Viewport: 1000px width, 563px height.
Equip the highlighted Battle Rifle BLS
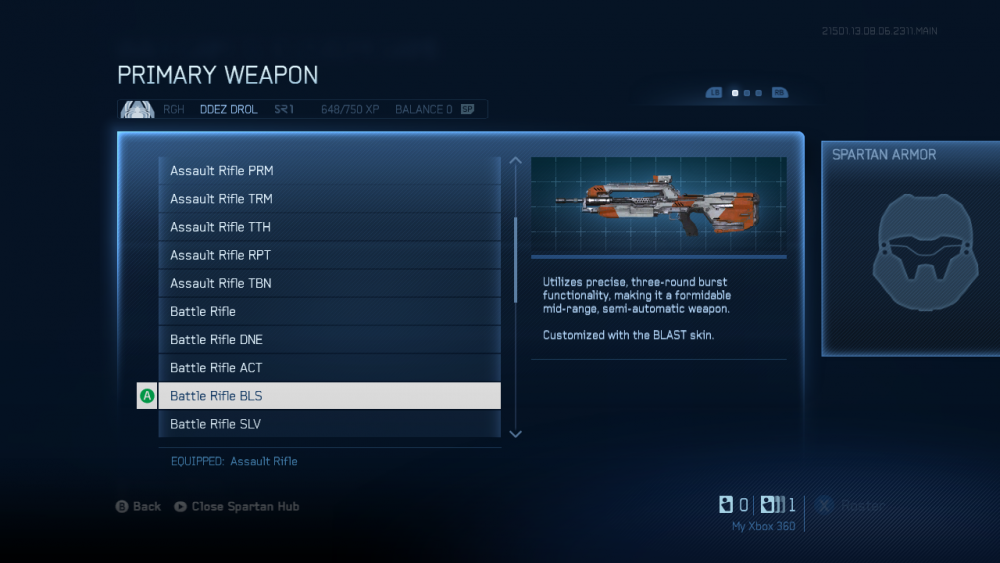coord(329,395)
